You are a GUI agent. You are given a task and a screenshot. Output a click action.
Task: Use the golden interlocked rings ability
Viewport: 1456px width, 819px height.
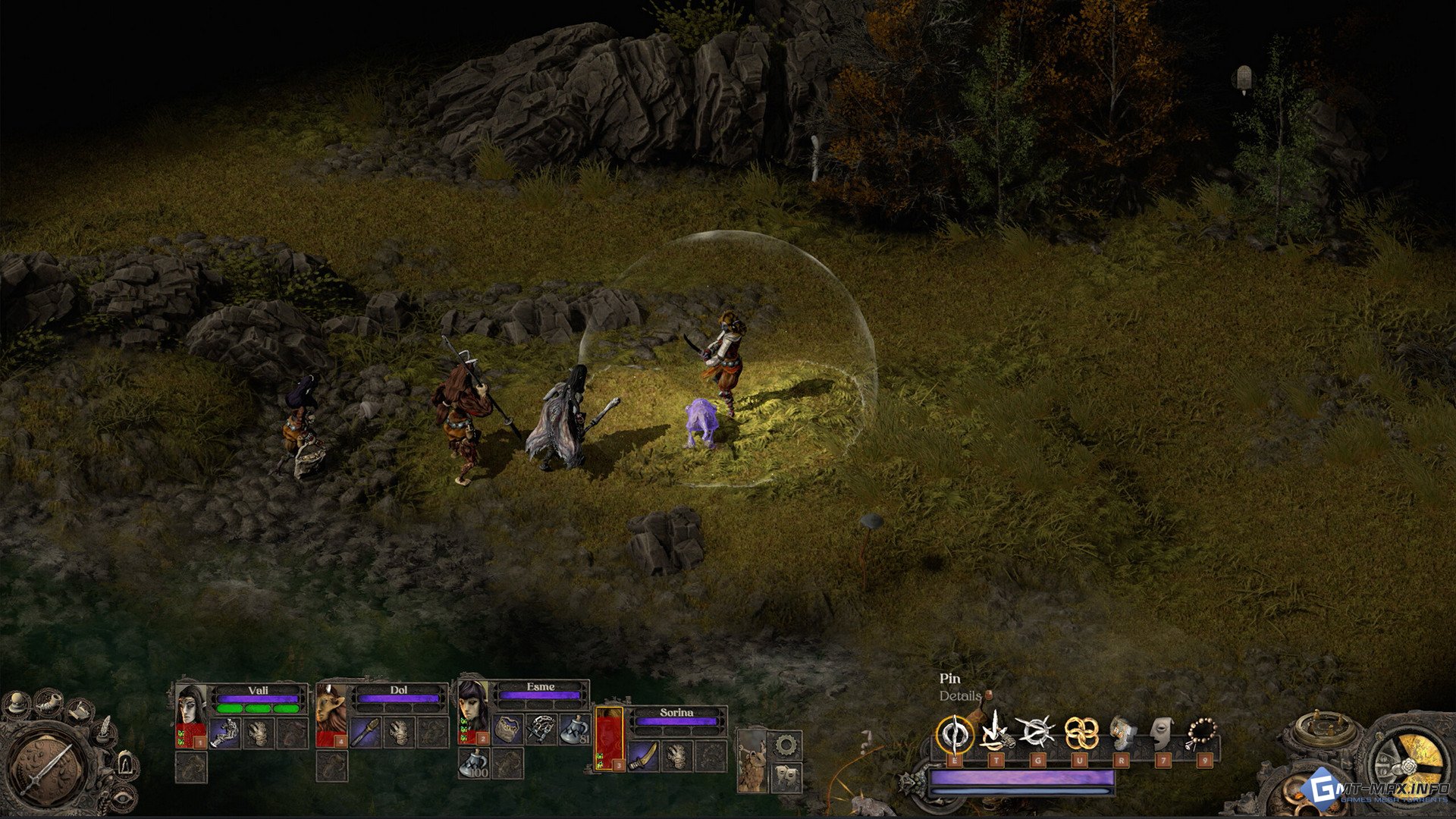pos(1080,733)
